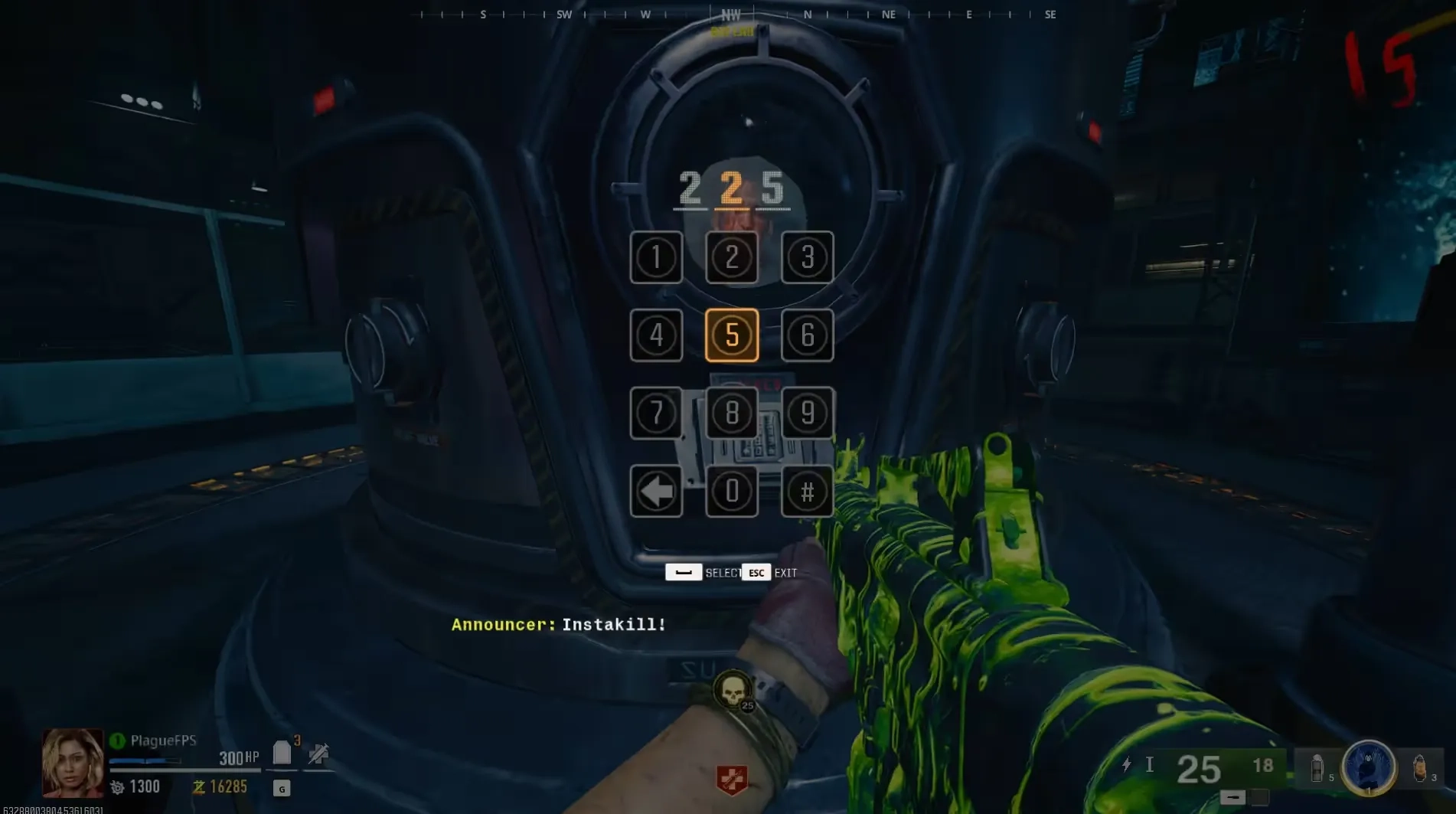The image size is (1456, 814).
Task: Enter 9 on the code keypad
Action: click(x=807, y=414)
